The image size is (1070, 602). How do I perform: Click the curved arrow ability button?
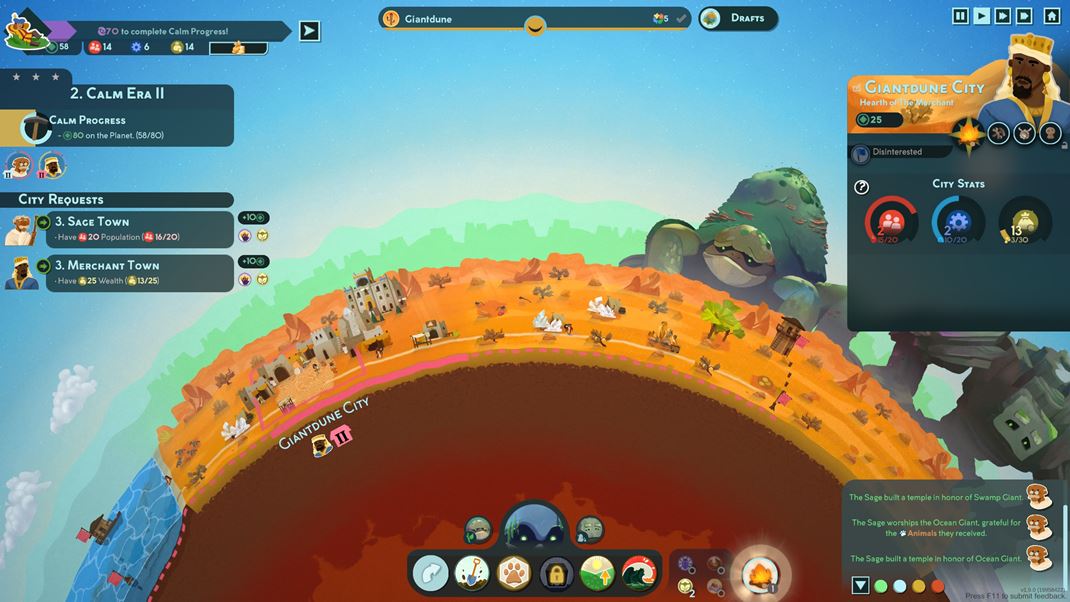click(x=431, y=573)
